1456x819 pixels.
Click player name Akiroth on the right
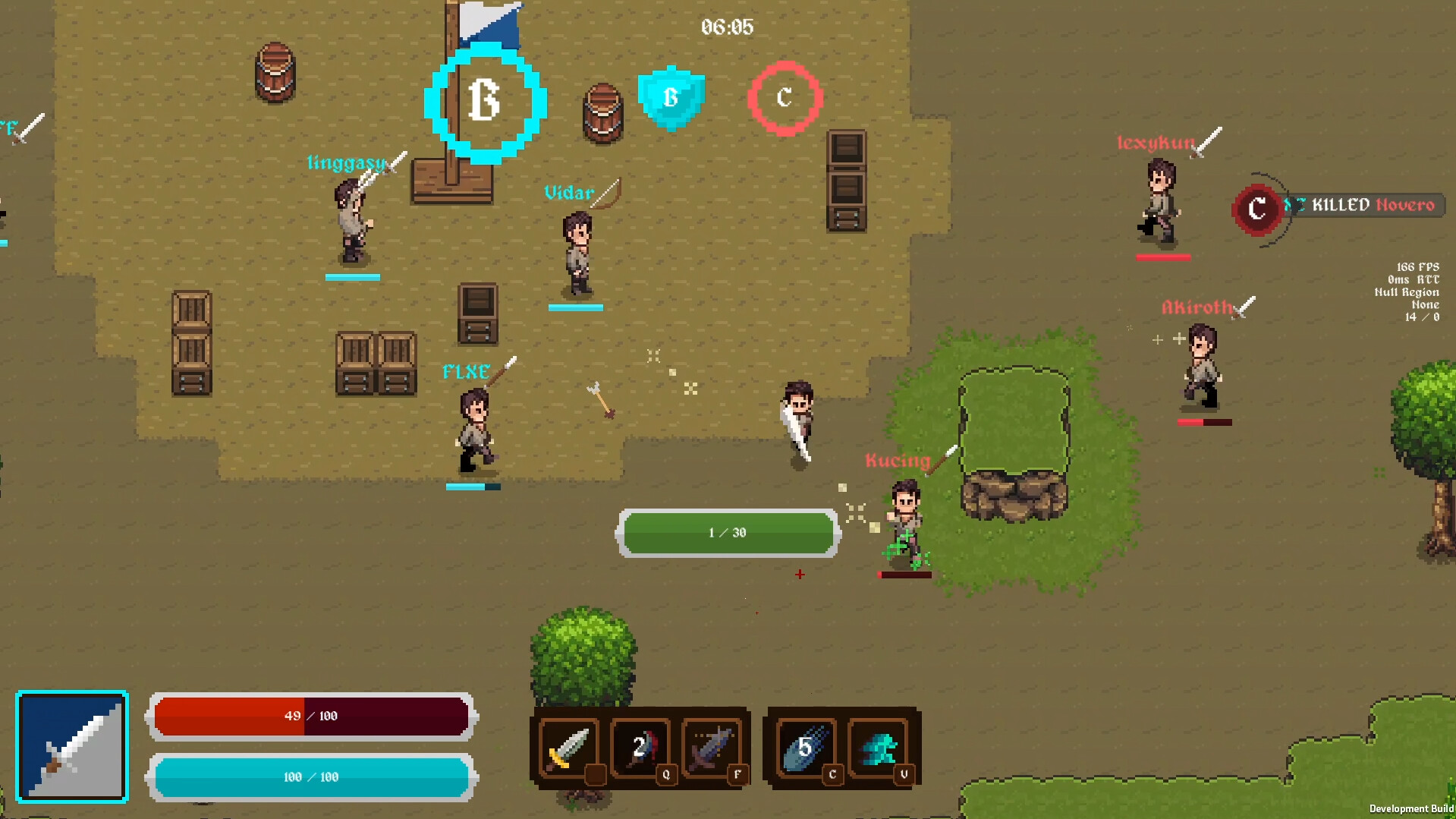pos(1197,307)
